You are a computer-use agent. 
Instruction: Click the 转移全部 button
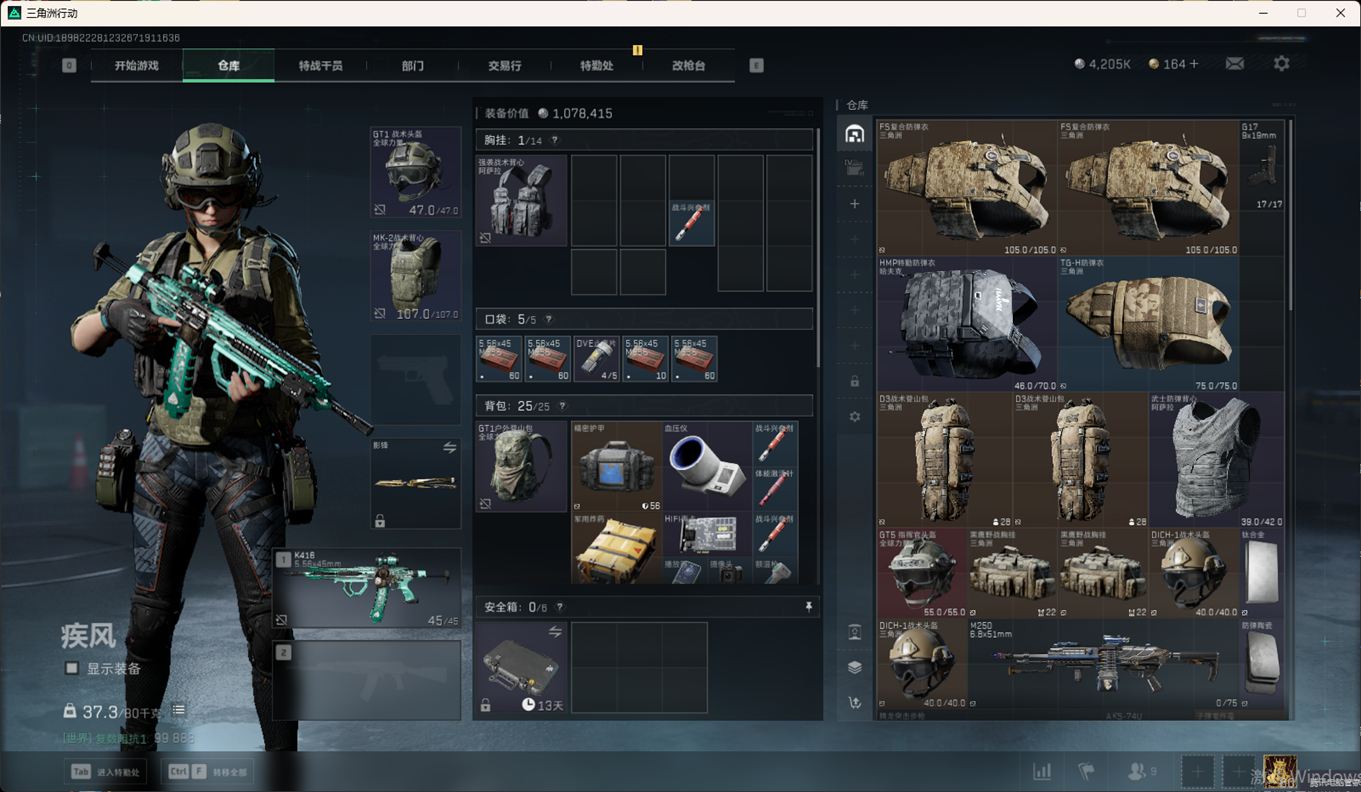[208, 772]
